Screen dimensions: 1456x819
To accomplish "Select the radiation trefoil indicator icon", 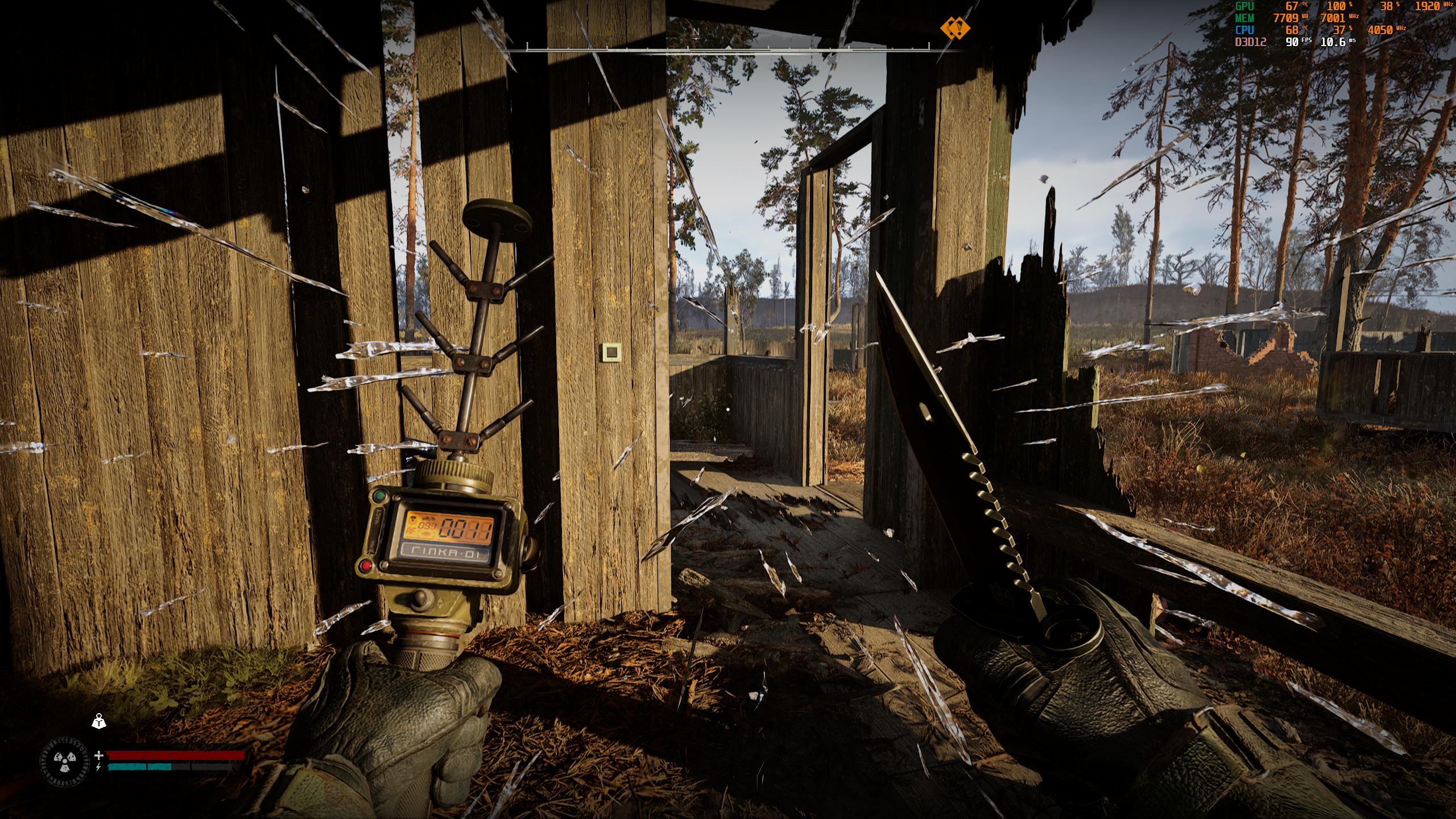I will [65, 762].
